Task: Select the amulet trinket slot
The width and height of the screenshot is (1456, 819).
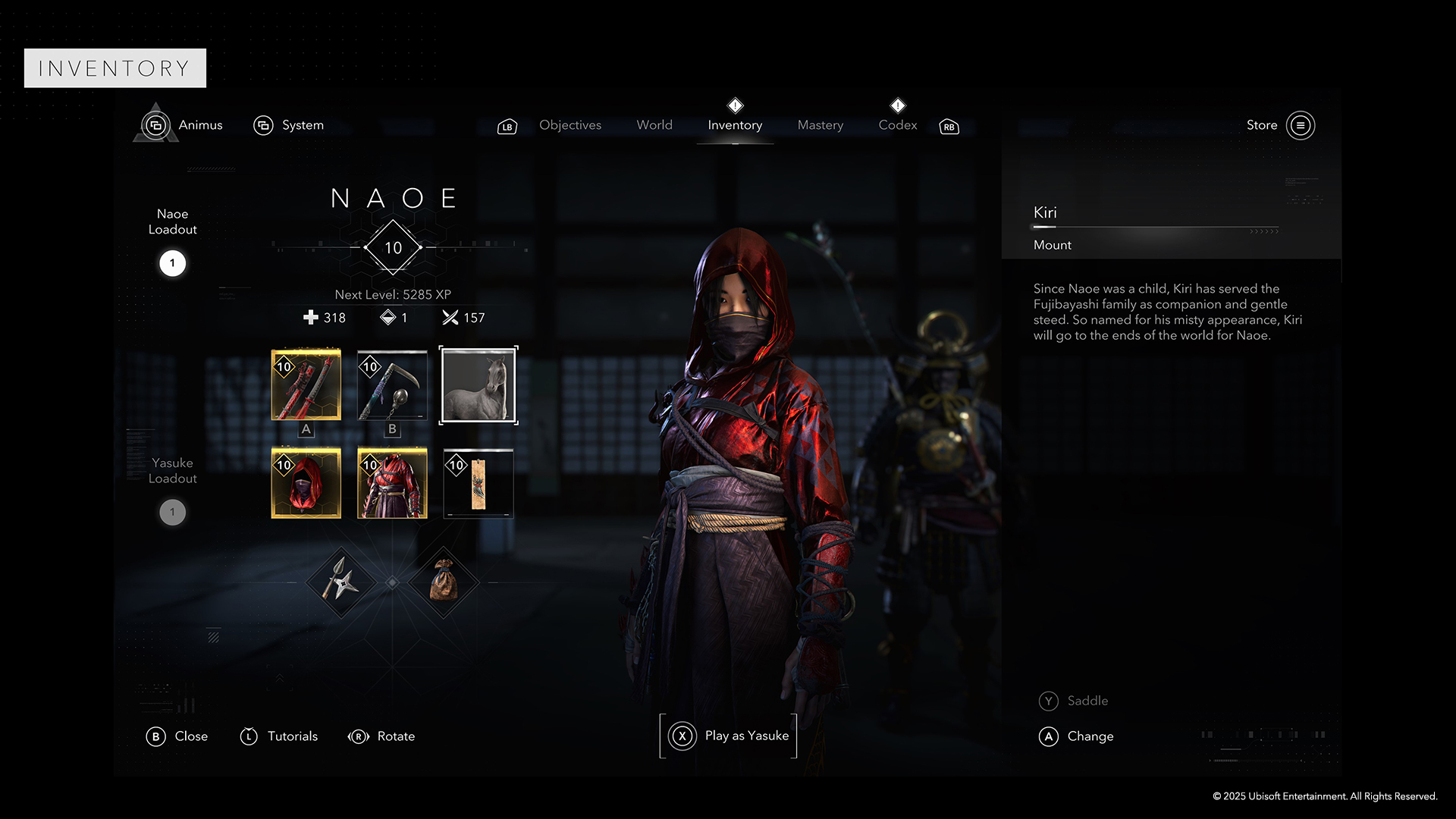Action: coord(478,483)
